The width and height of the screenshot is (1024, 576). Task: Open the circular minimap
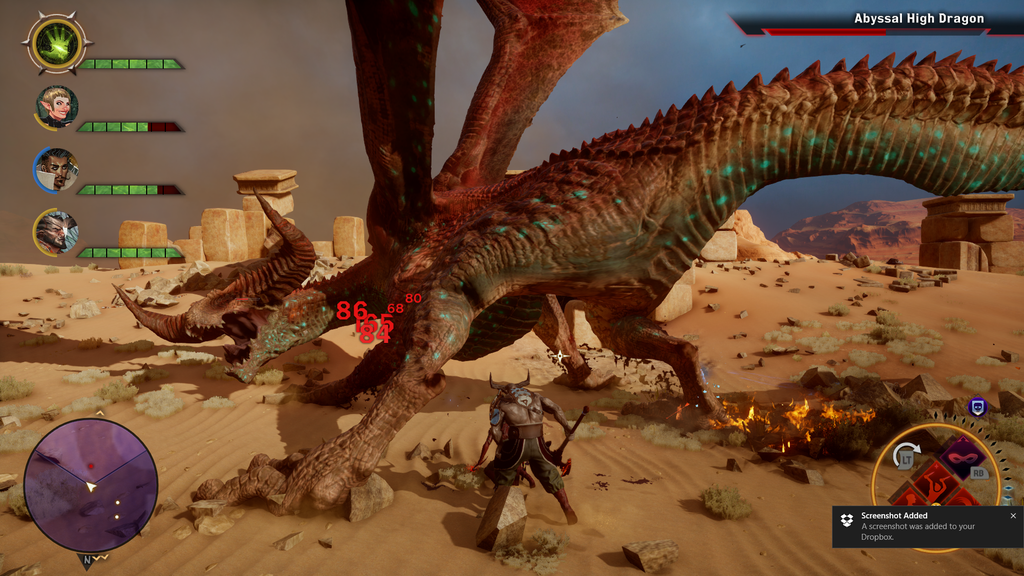pyautogui.click(x=91, y=485)
